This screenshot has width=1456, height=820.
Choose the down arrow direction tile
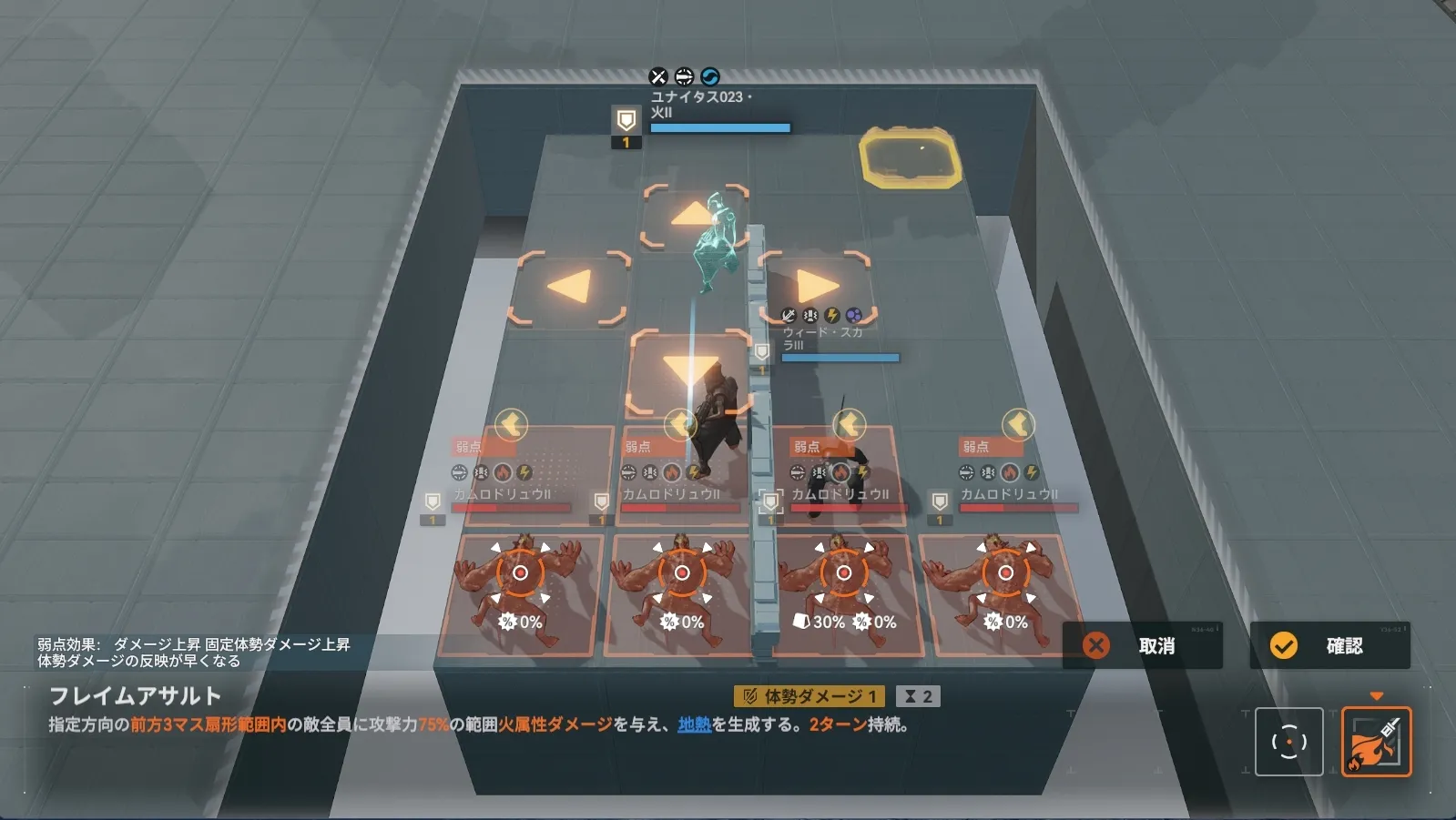click(x=690, y=370)
